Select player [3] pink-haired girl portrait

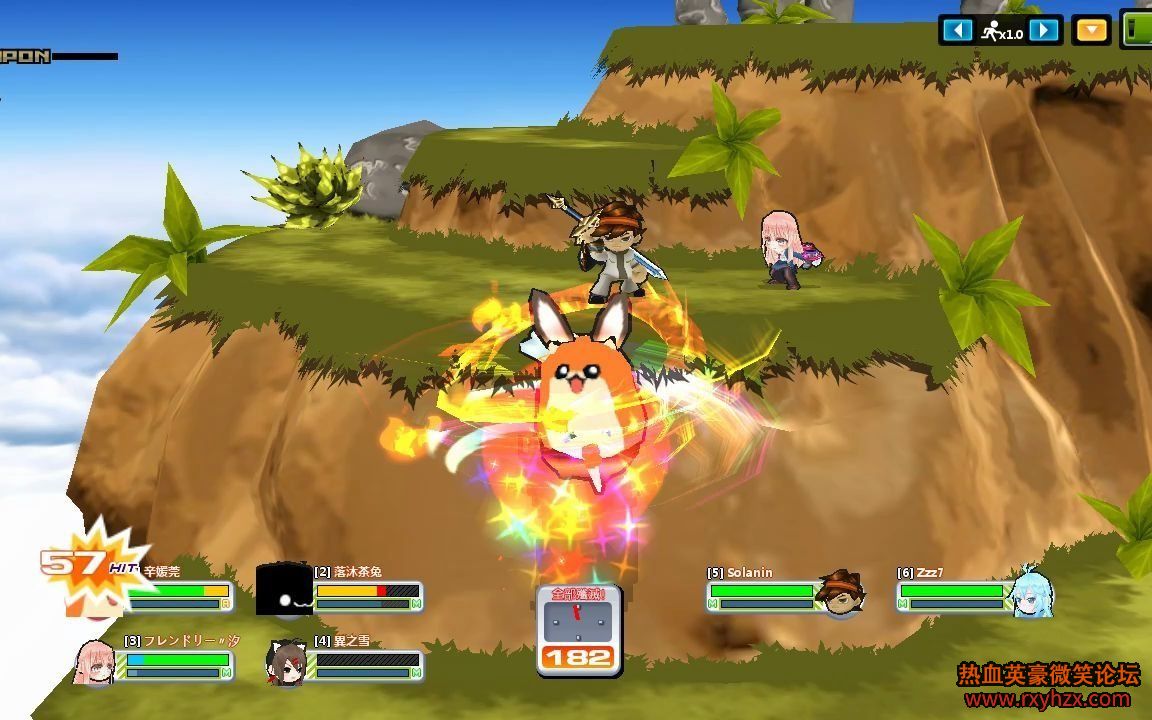tap(95, 660)
